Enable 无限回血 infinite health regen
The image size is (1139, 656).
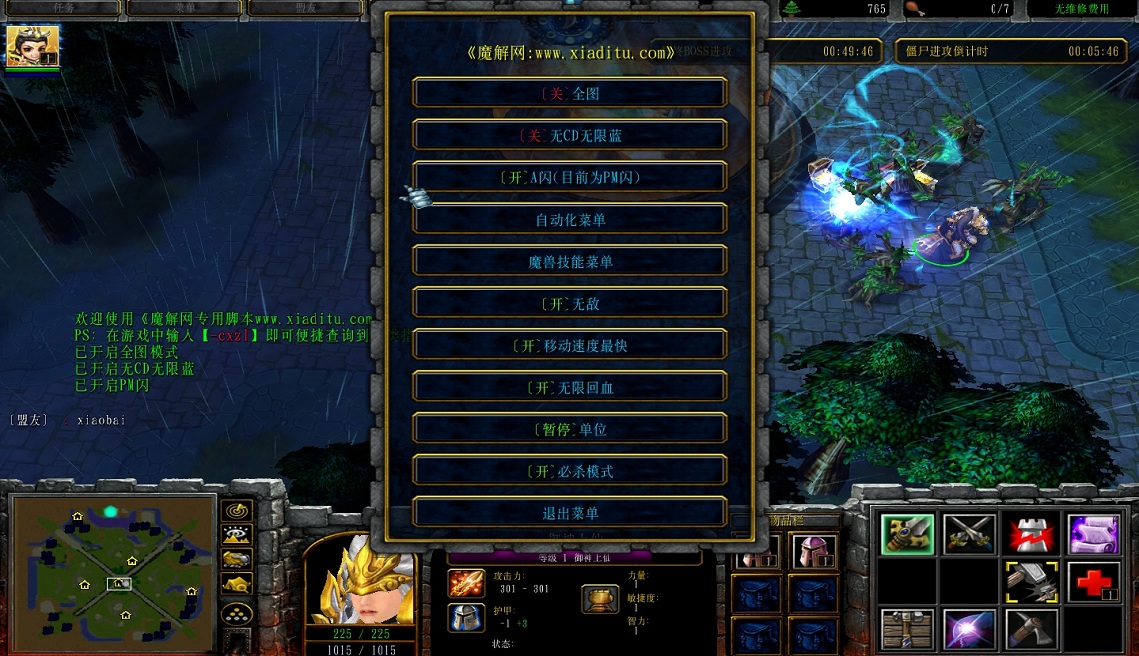[x=570, y=387]
